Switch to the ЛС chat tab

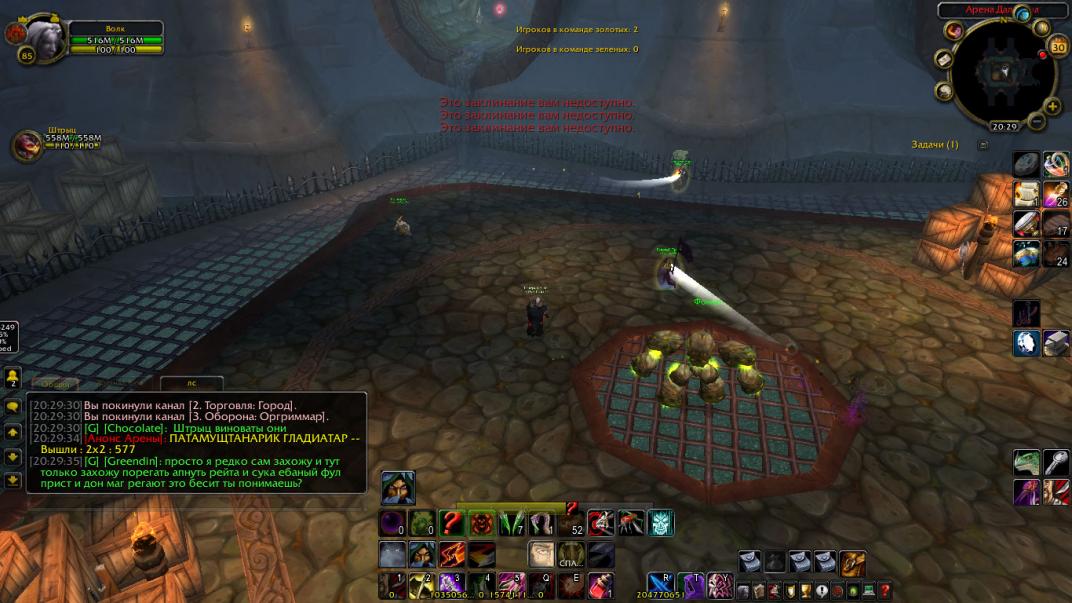coord(191,383)
